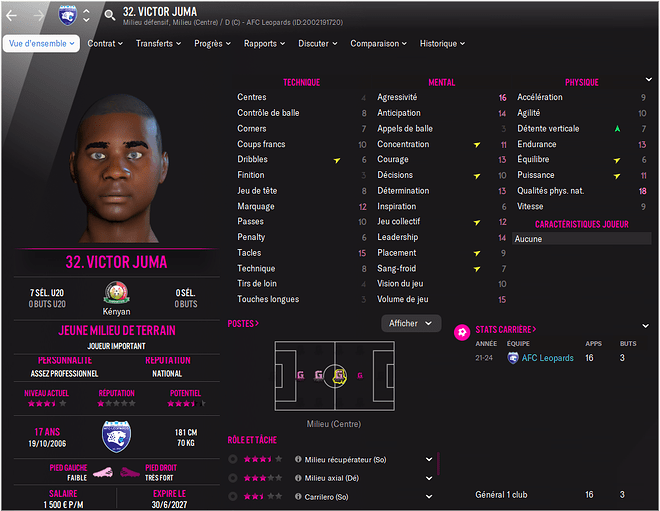Select the Rôle et tâche heading
The width and height of the screenshot is (660, 511).
tap(252, 439)
